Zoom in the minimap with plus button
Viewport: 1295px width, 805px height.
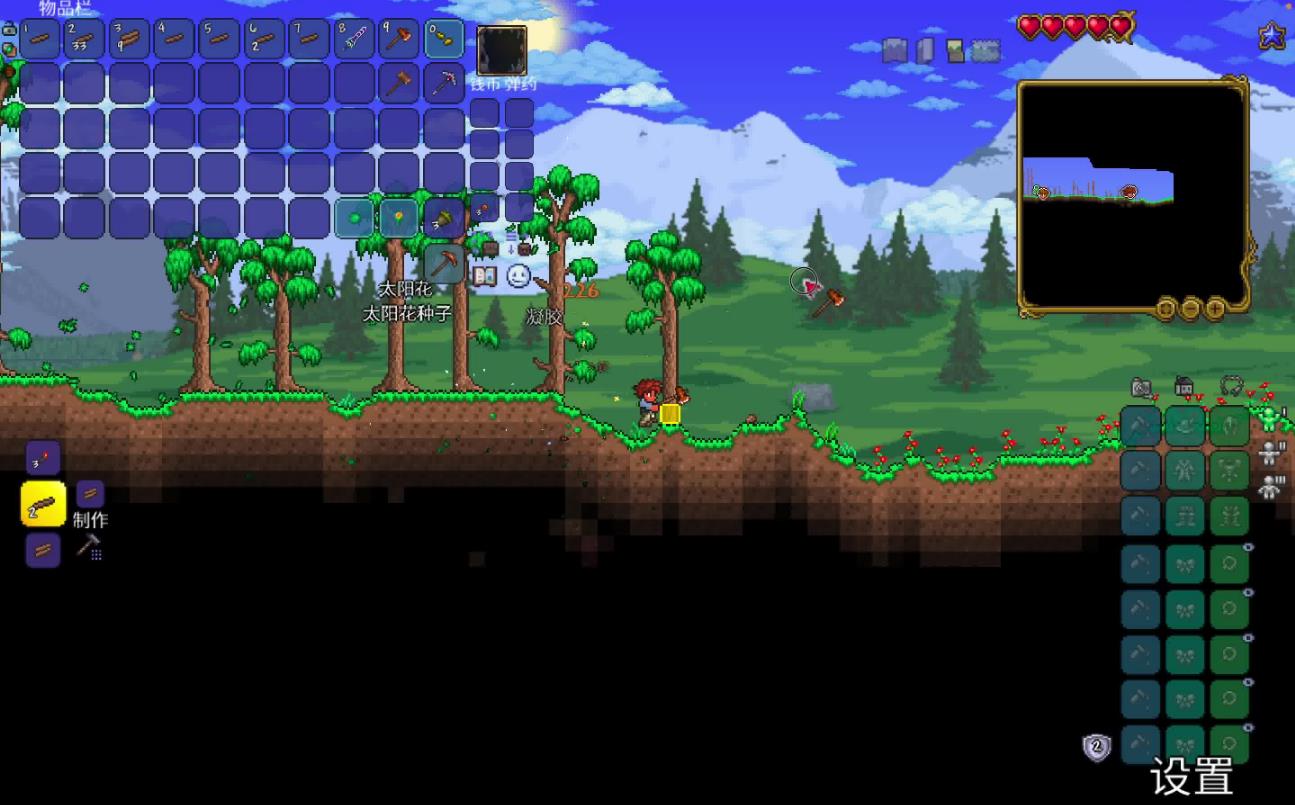point(1214,309)
